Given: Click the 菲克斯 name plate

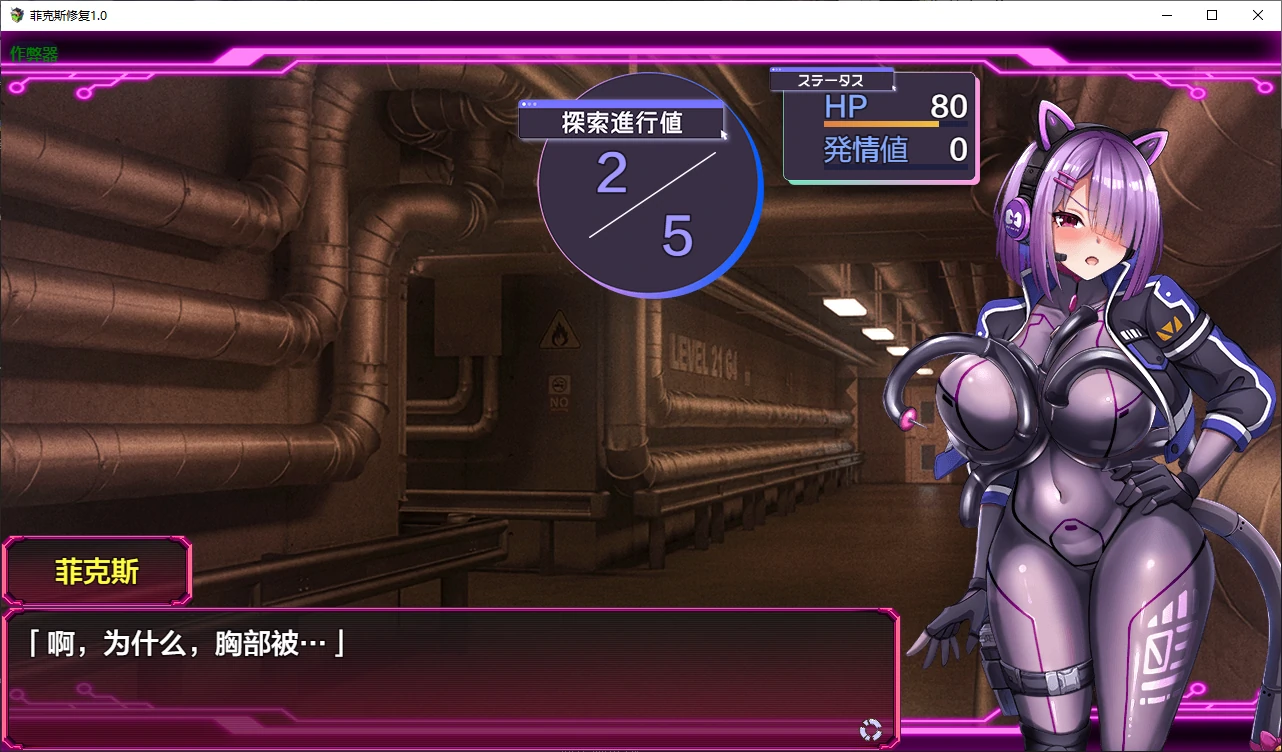Looking at the screenshot, I should click(96, 570).
